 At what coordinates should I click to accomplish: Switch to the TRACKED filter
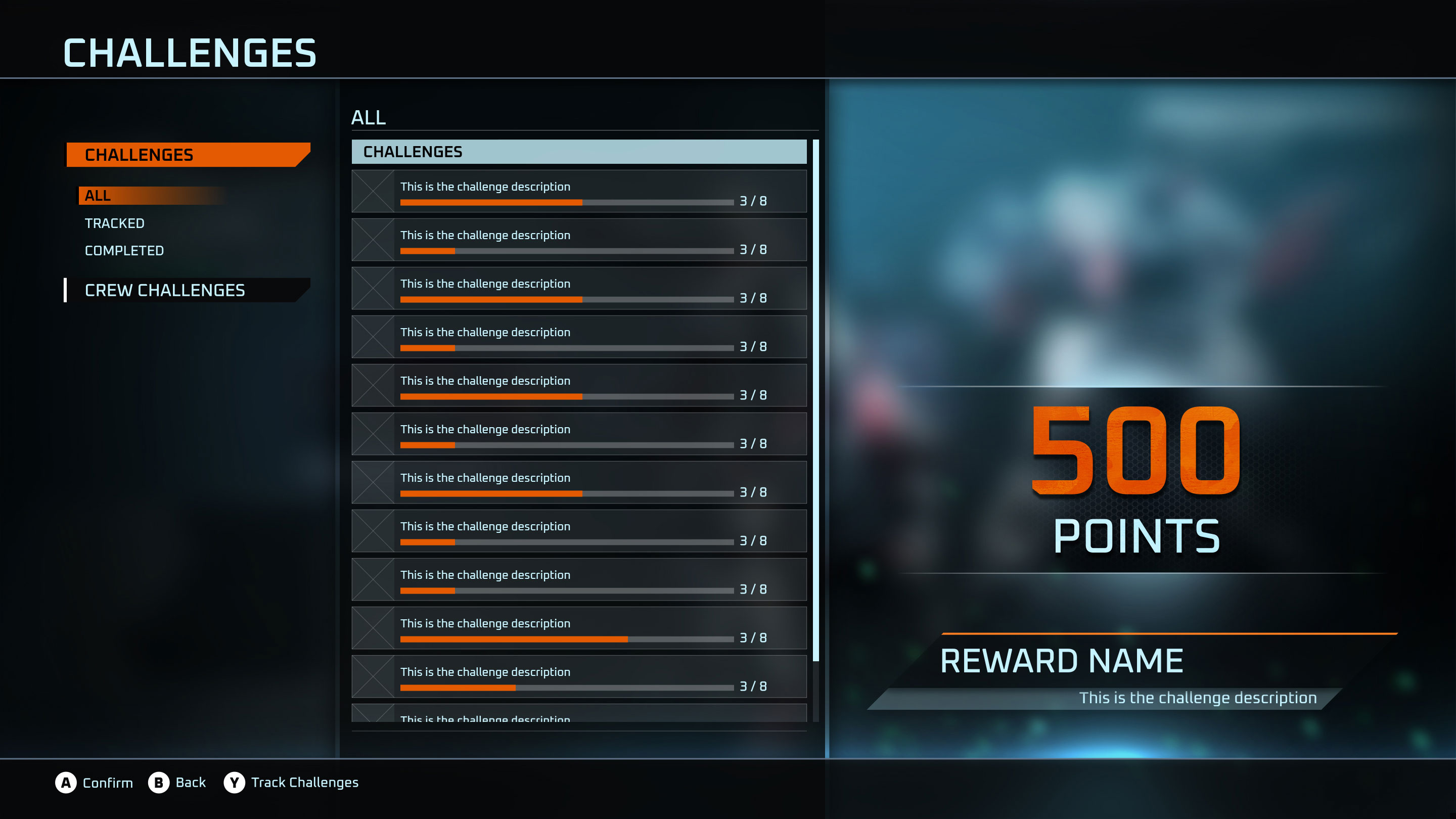115,223
